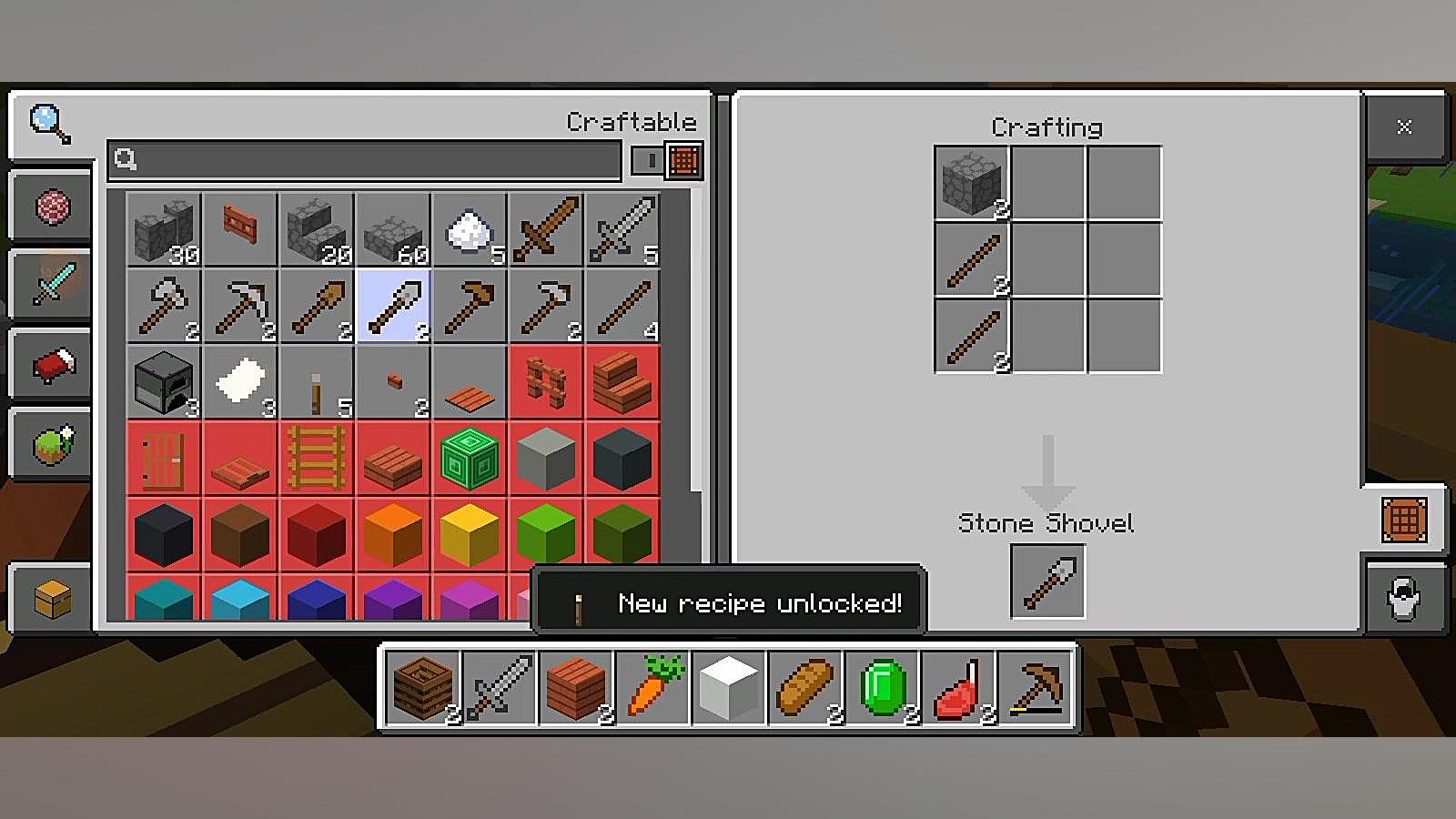Click the cobblestone in the crafting grid
Viewport: 1456px width, 819px height.
(x=972, y=183)
